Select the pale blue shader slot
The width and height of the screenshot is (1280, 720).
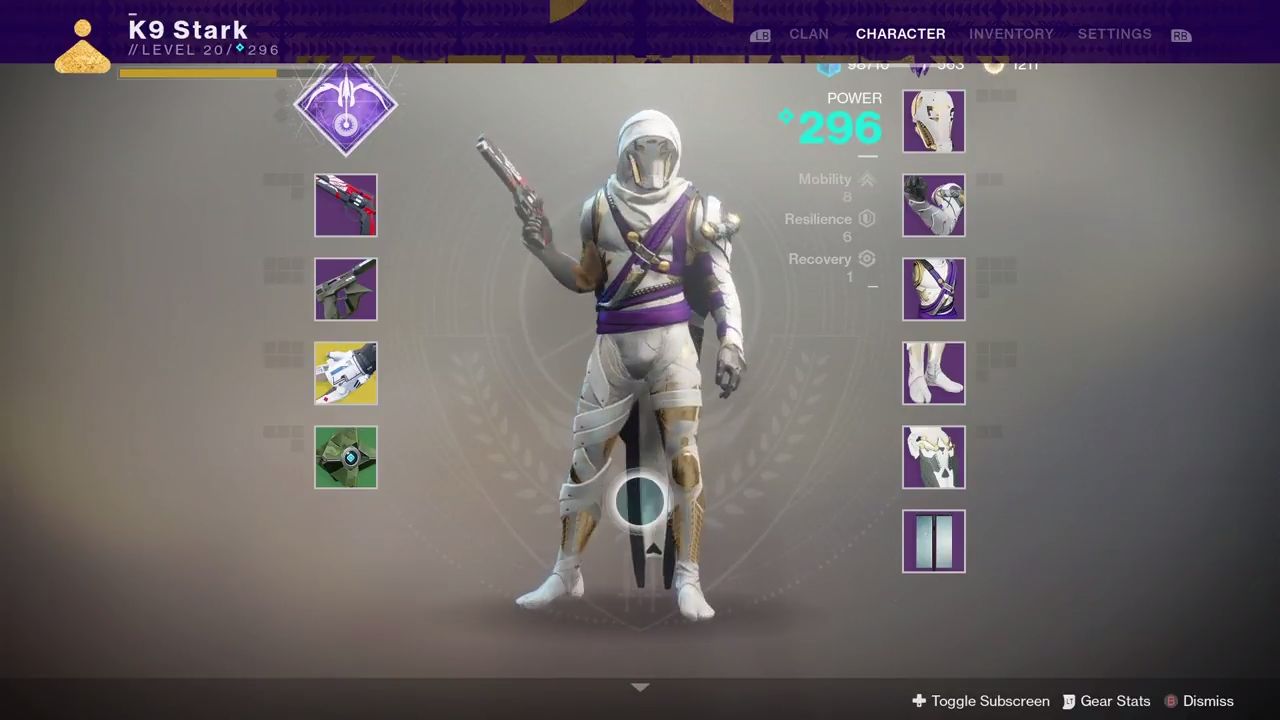pyautogui.click(x=934, y=541)
